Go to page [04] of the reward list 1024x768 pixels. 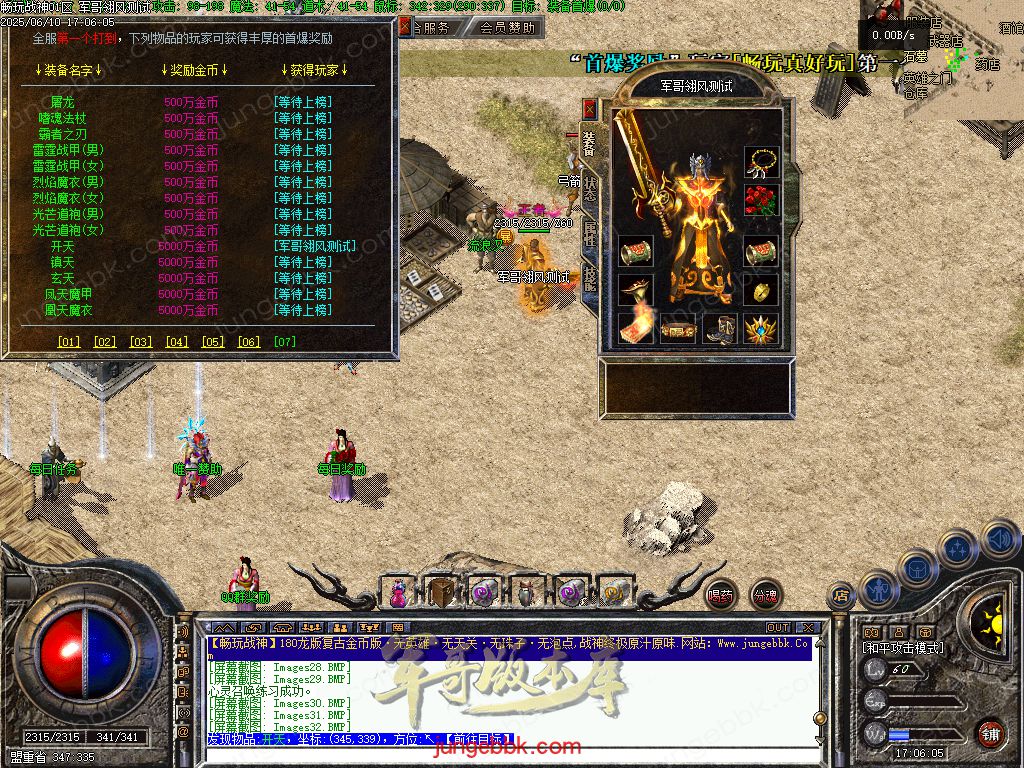pos(177,342)
